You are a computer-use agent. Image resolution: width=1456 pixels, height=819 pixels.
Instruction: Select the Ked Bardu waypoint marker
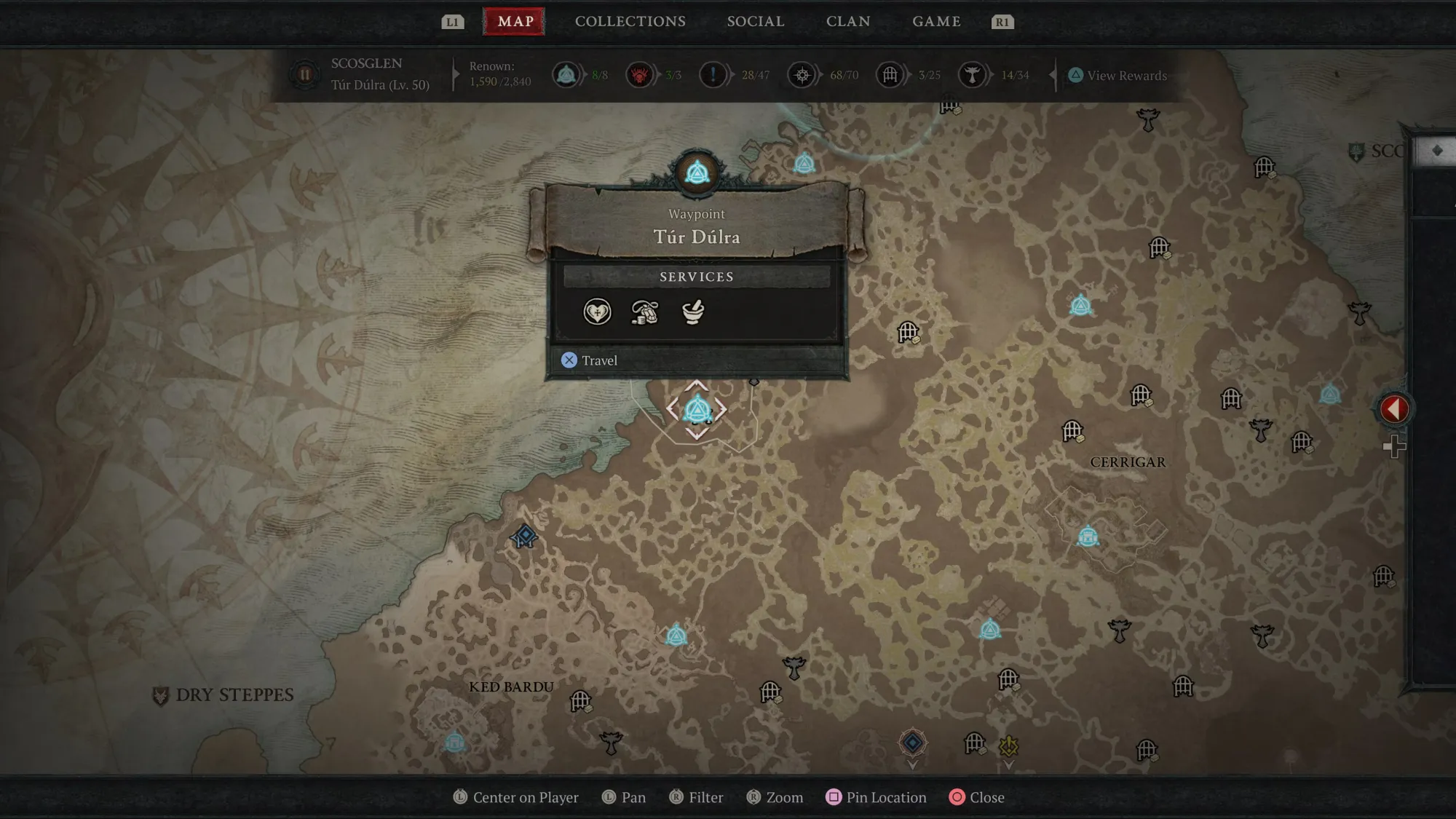(454, 742)
